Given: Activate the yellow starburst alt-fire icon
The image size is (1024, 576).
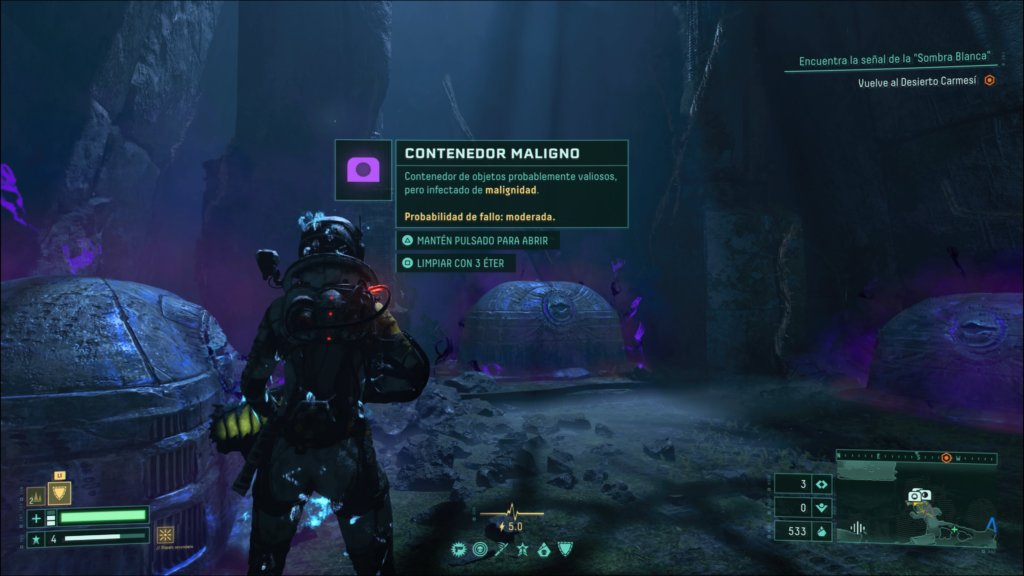Looking at the screenshot, I should (x=165, y=533).
